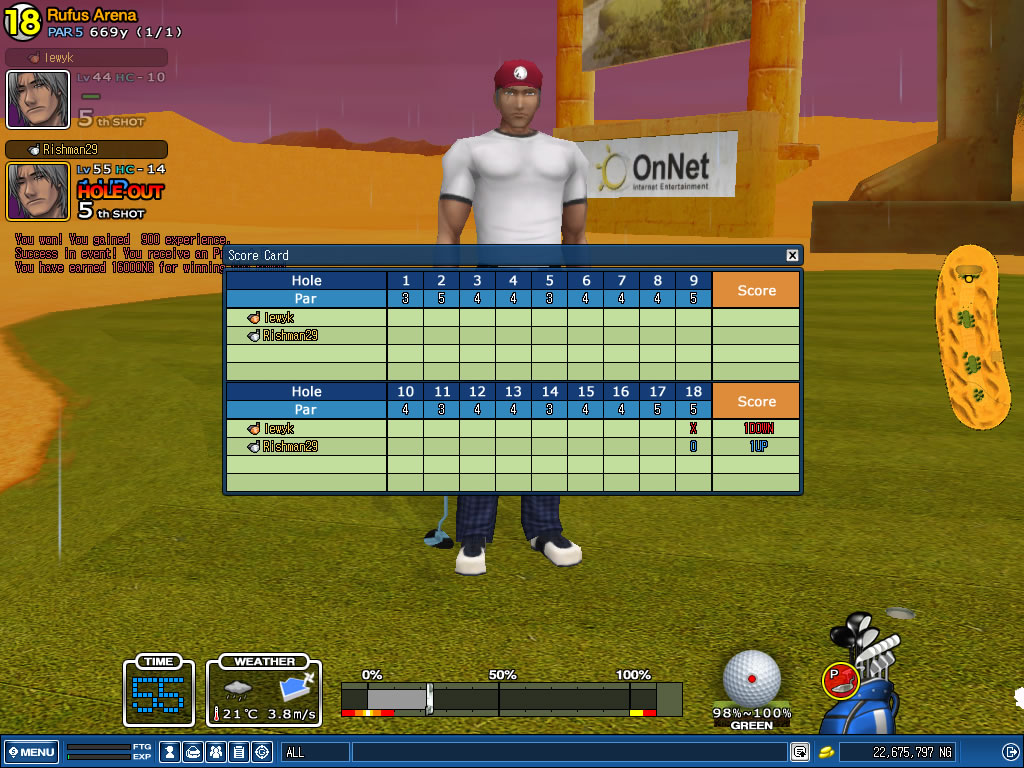Click the toolbar icon after the profile icon
Viewport: 1024px width, 768px height.
[193, 752]
